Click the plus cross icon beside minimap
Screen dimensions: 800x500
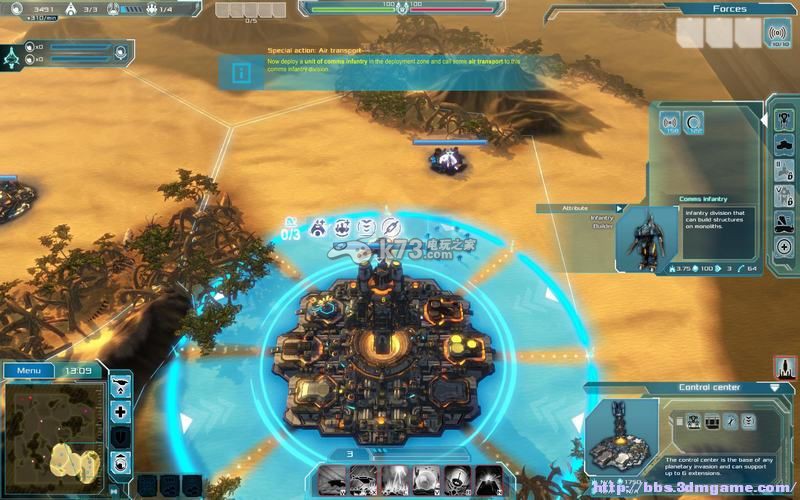(x=121, y=412)
